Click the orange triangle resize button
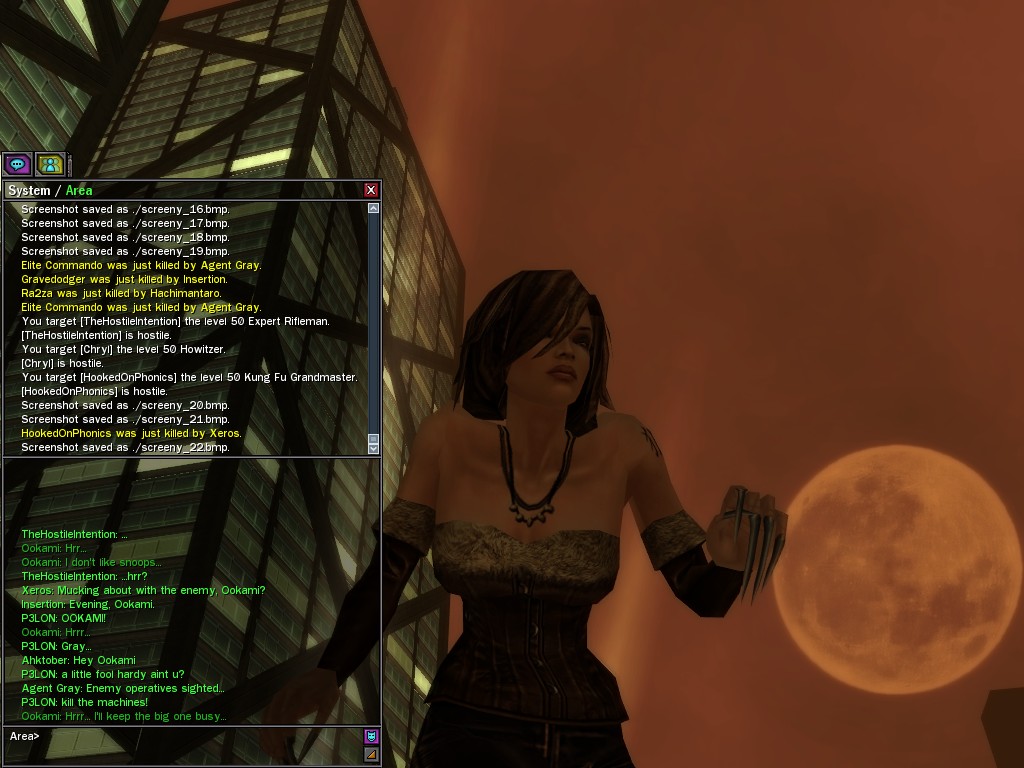1024x768 pixels. [371, 754]
